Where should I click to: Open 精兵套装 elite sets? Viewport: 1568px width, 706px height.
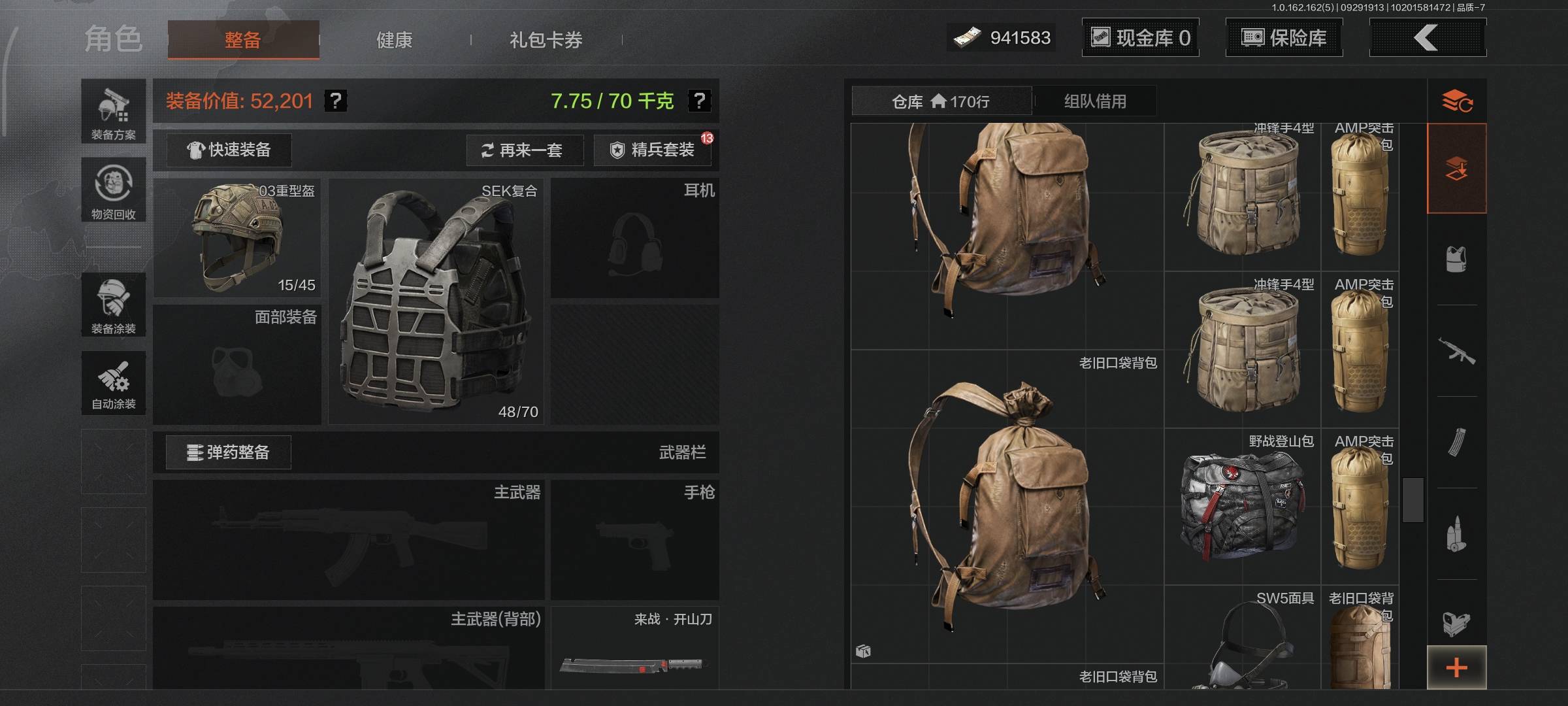click(652, 150)
